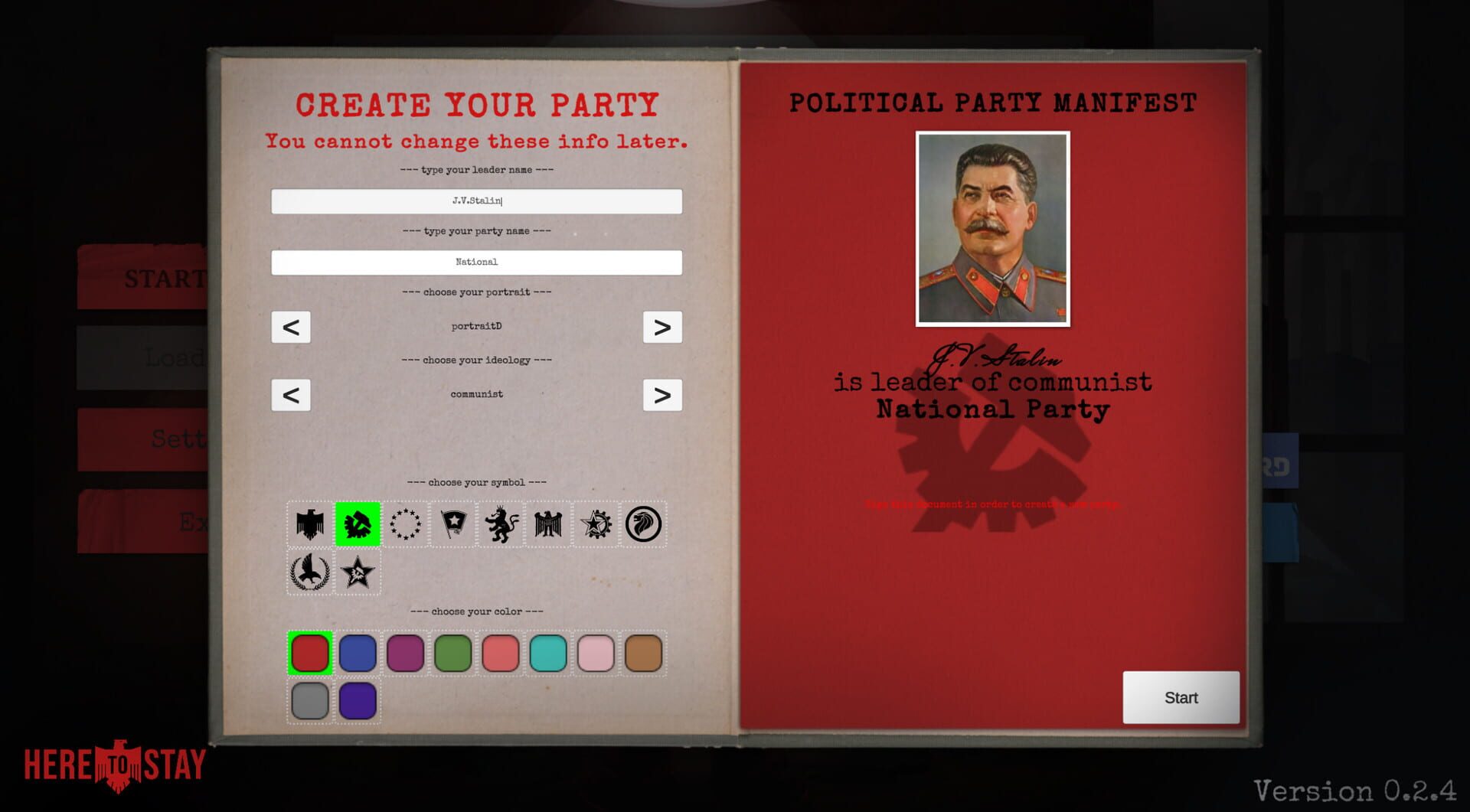Select the previous ideology

(291, 395)
